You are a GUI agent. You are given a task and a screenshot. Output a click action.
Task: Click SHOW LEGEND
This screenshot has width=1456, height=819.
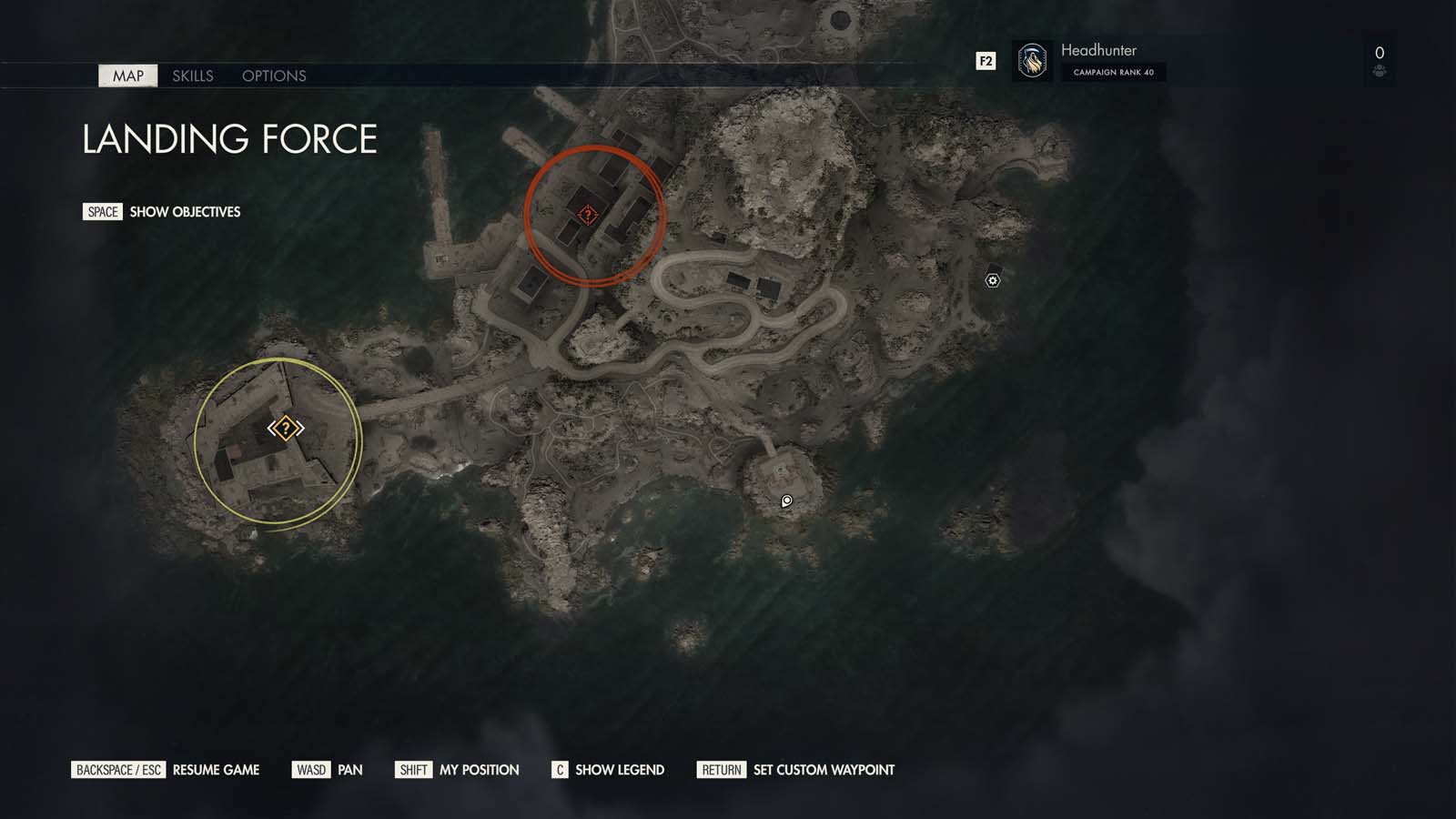coord(618,770)
